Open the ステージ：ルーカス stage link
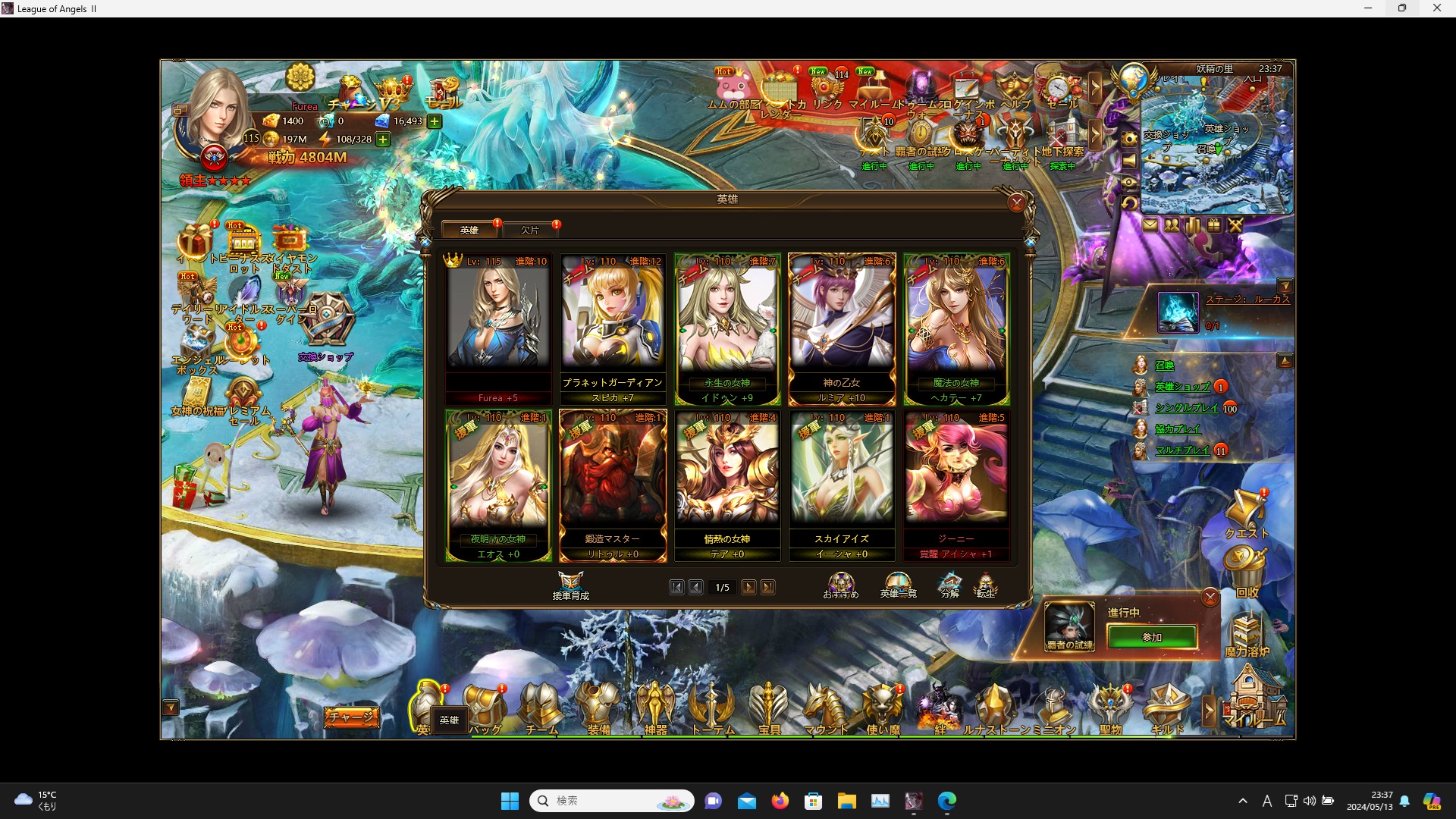 tap(1250, 297)
